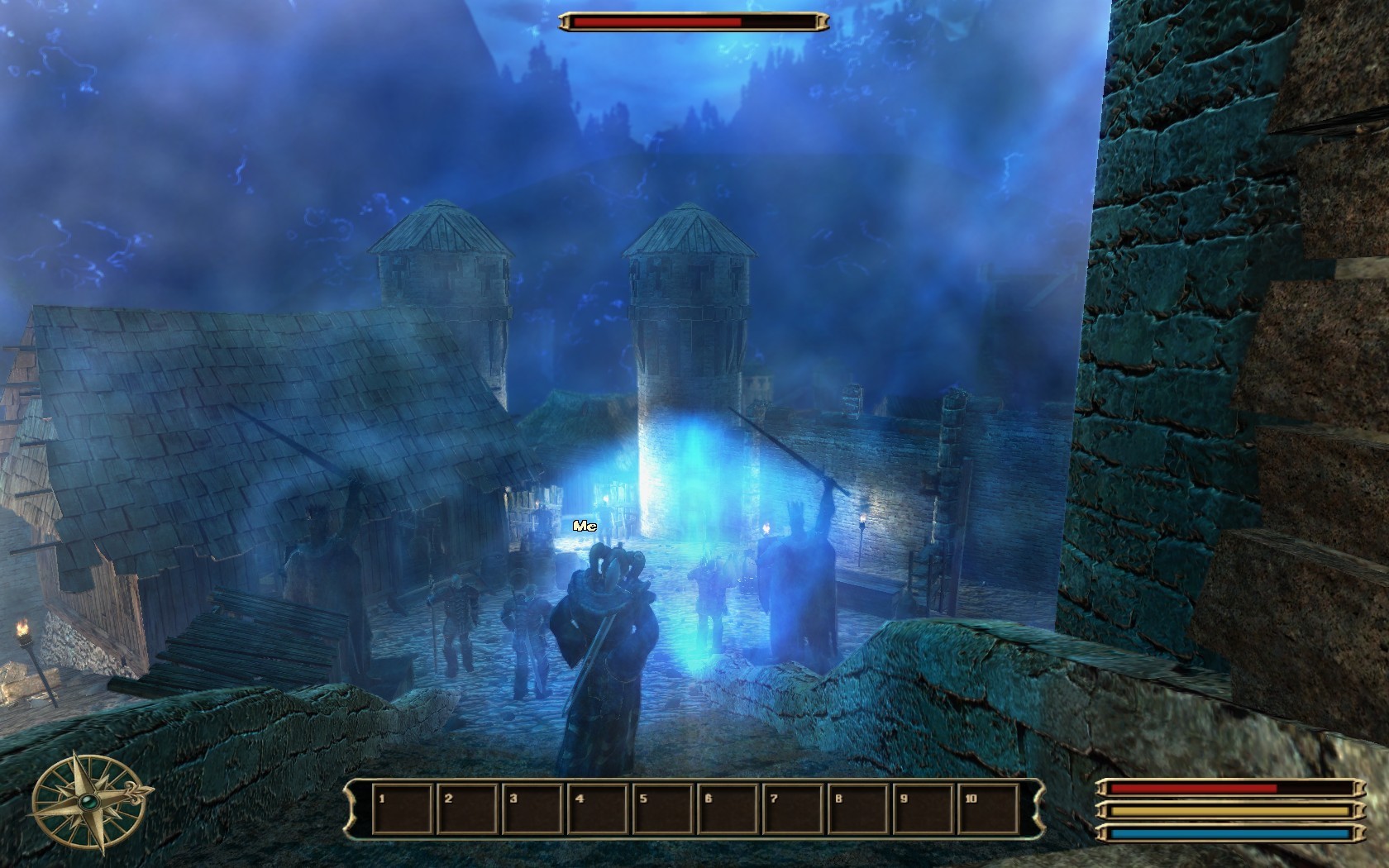
Task: Select quick slot number 9
Action: tap(924, 808)
